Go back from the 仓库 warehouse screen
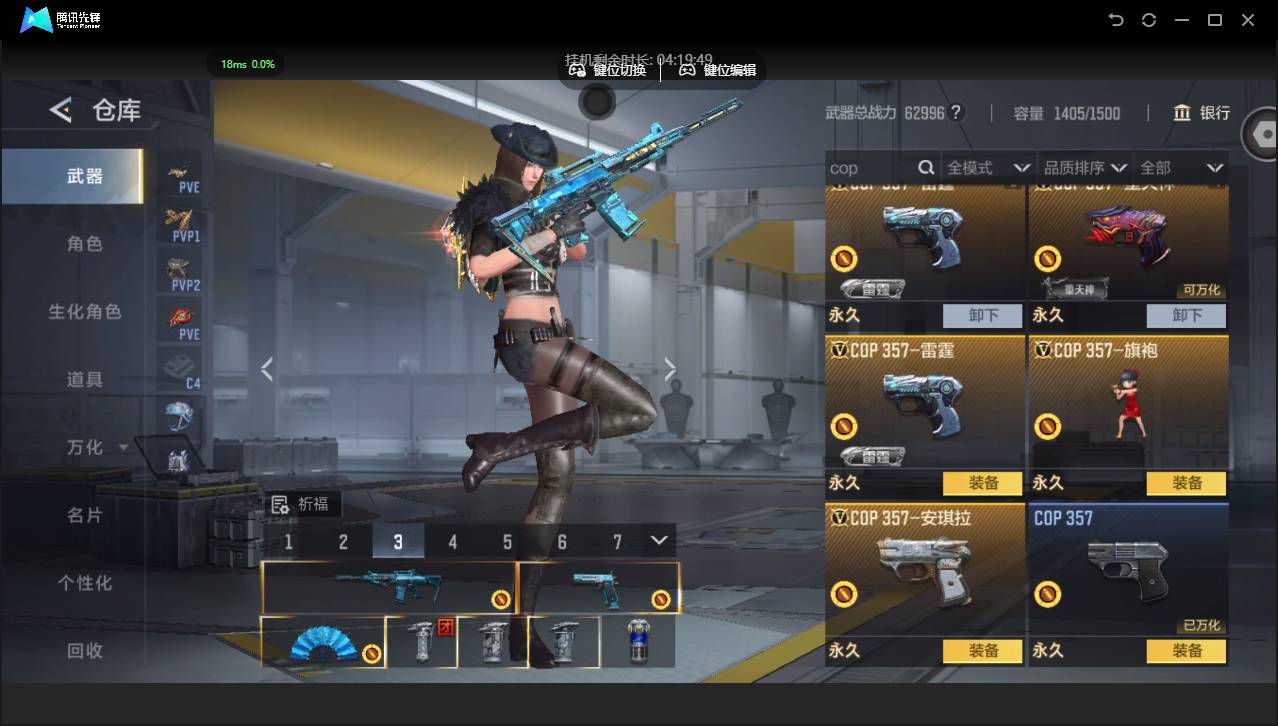 [x=62, y=110]
